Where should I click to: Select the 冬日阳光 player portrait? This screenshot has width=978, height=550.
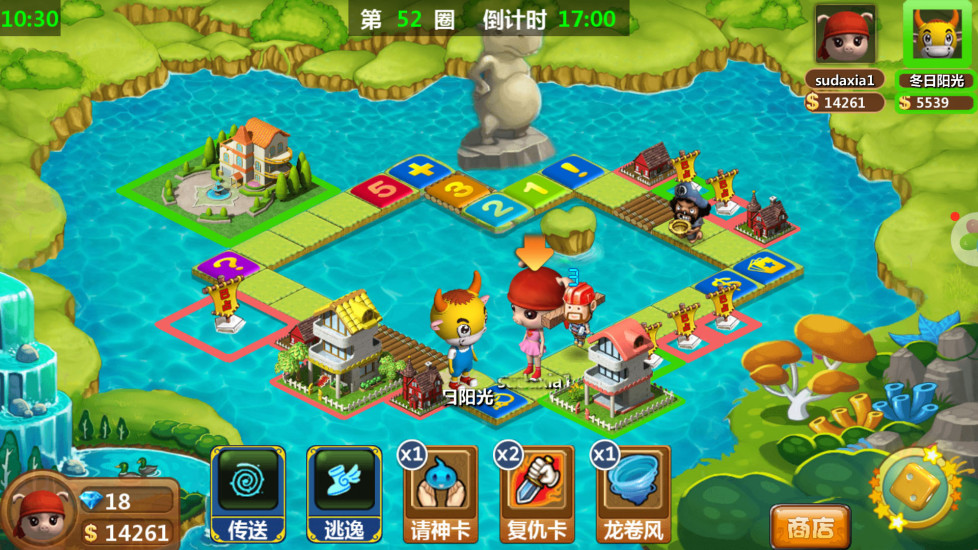937,36
